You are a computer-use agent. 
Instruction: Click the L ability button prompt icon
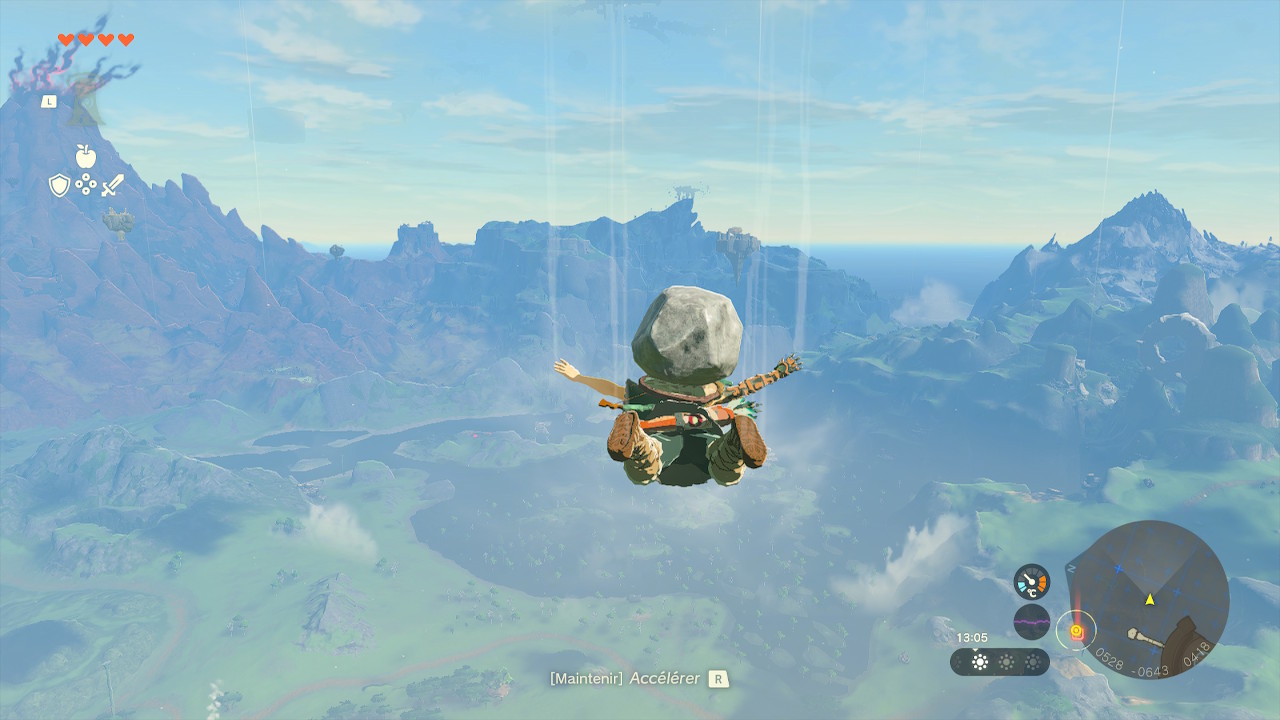pos(47,100)
